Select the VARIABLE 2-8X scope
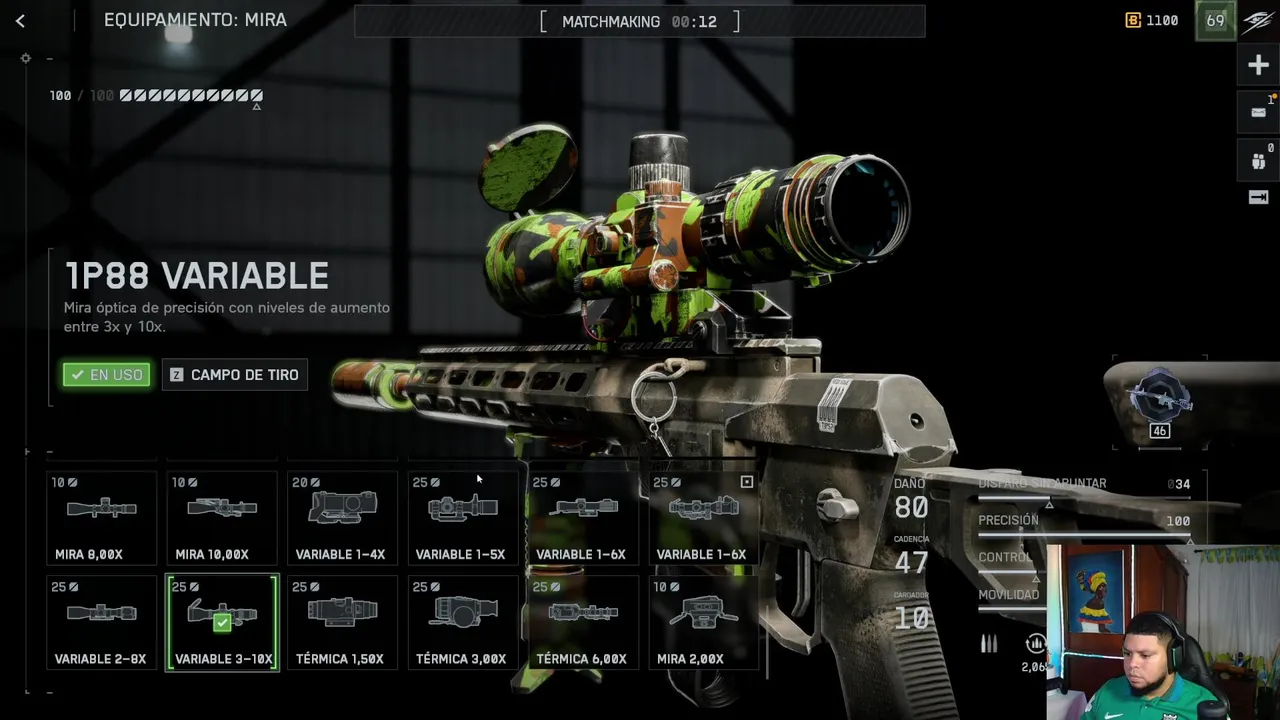The width and height of the screenshot is (1280, 720). (x=102, y=622)
